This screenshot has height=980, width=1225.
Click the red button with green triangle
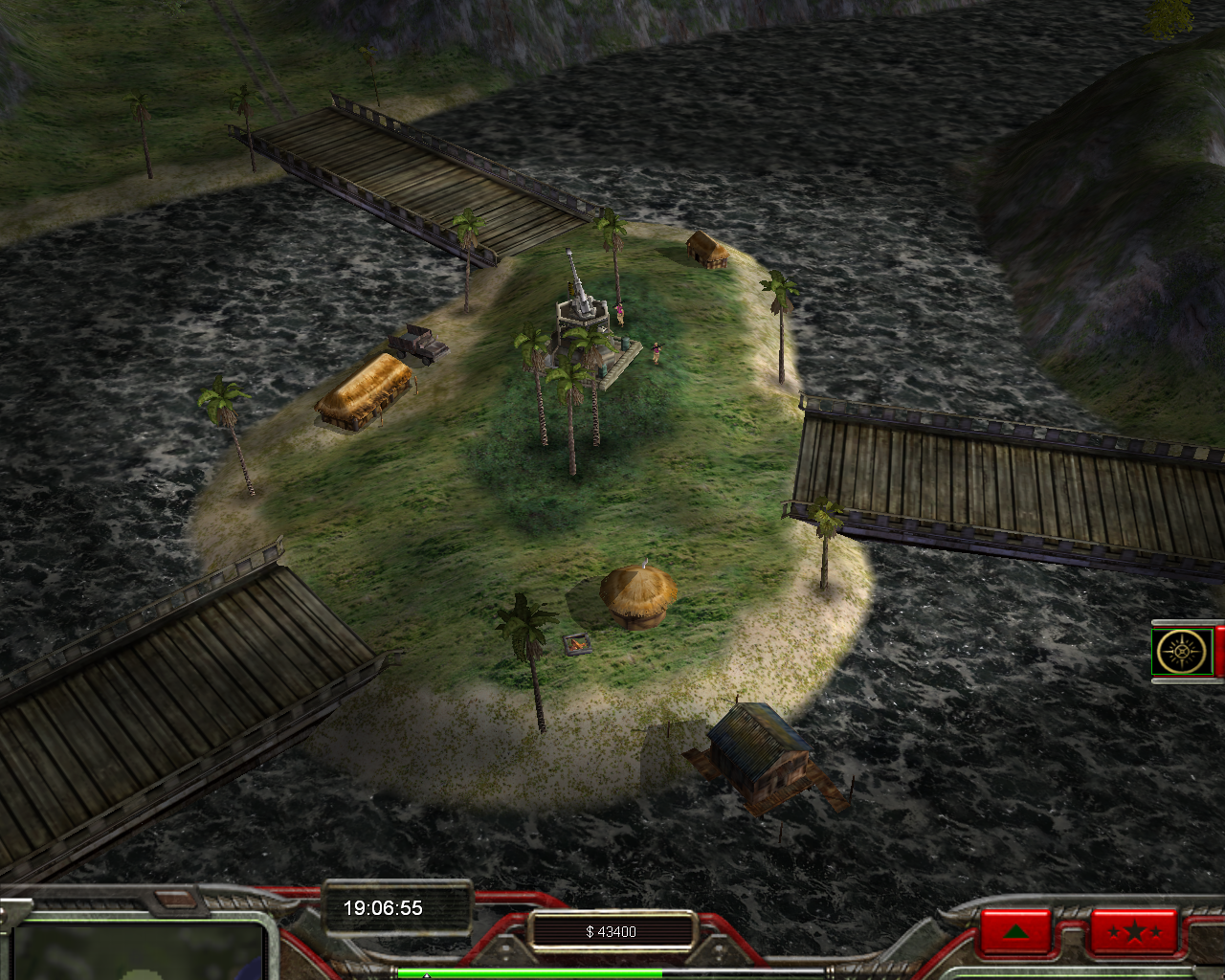click(x=1015, y=931)
